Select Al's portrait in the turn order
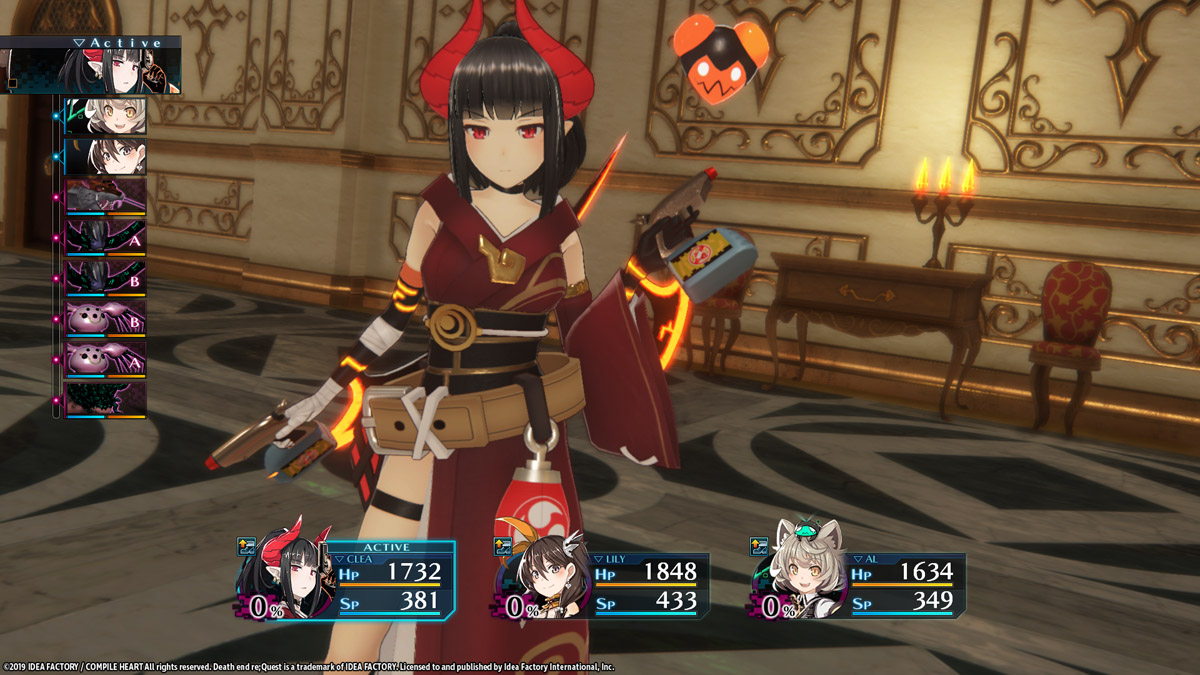Screen dimensions: 1200x675 [x=106, y=116]
